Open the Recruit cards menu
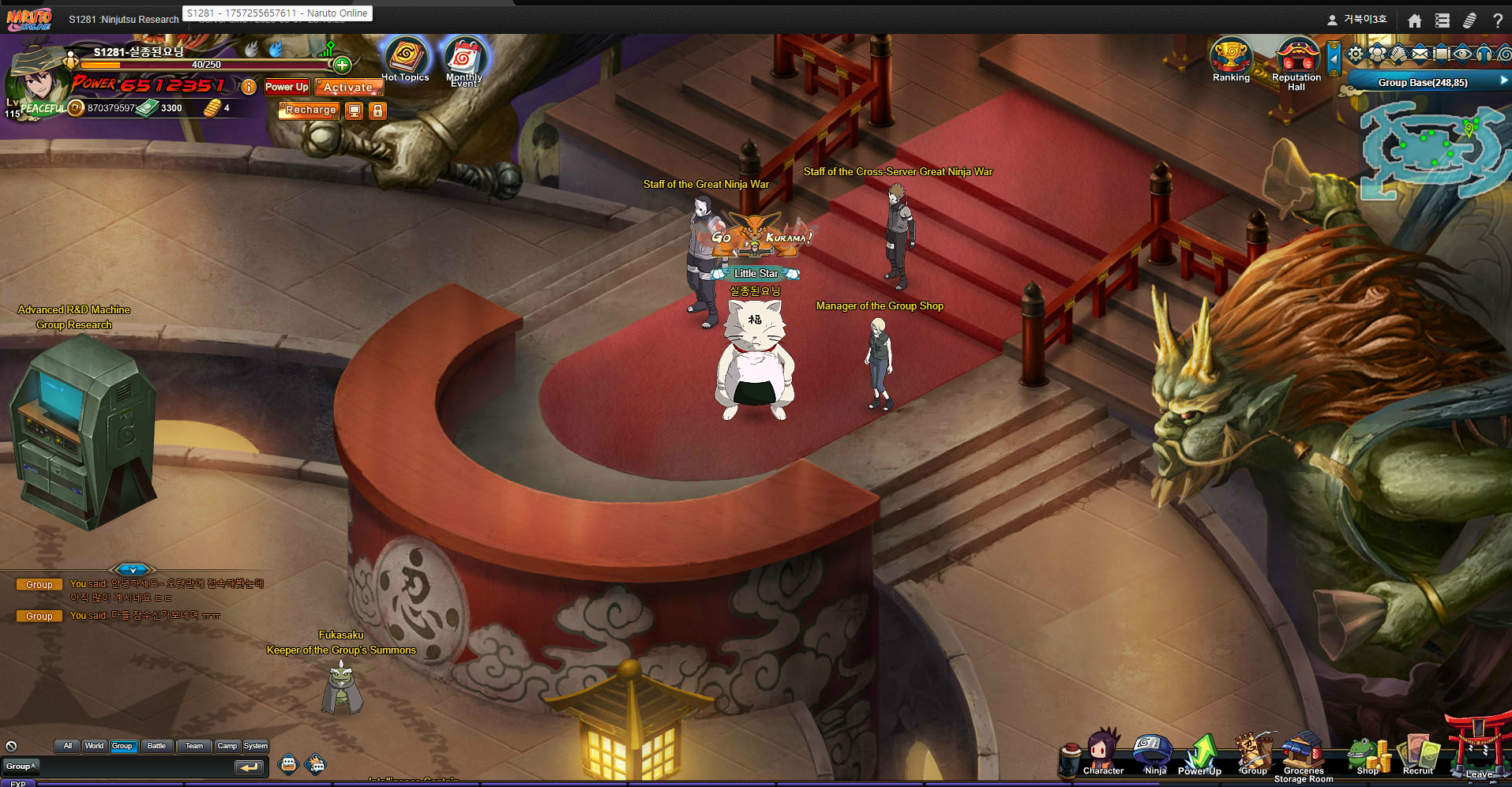This screenshot has height=787, width=1512. pyautogui.click(x=1418, y=755)
